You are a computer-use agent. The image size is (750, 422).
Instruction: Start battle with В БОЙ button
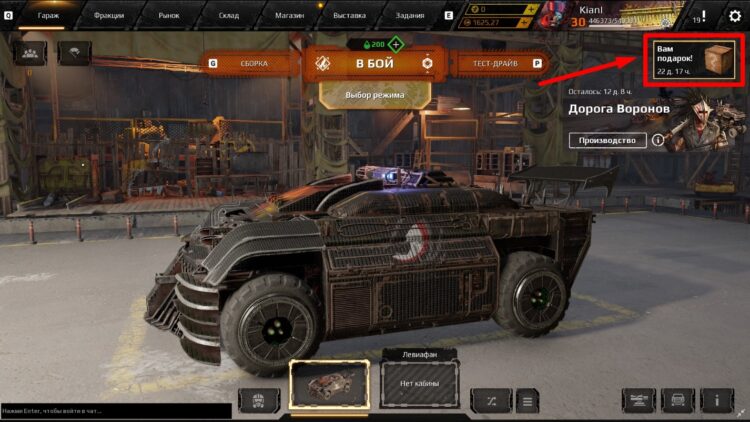click(x=375, y=64)
